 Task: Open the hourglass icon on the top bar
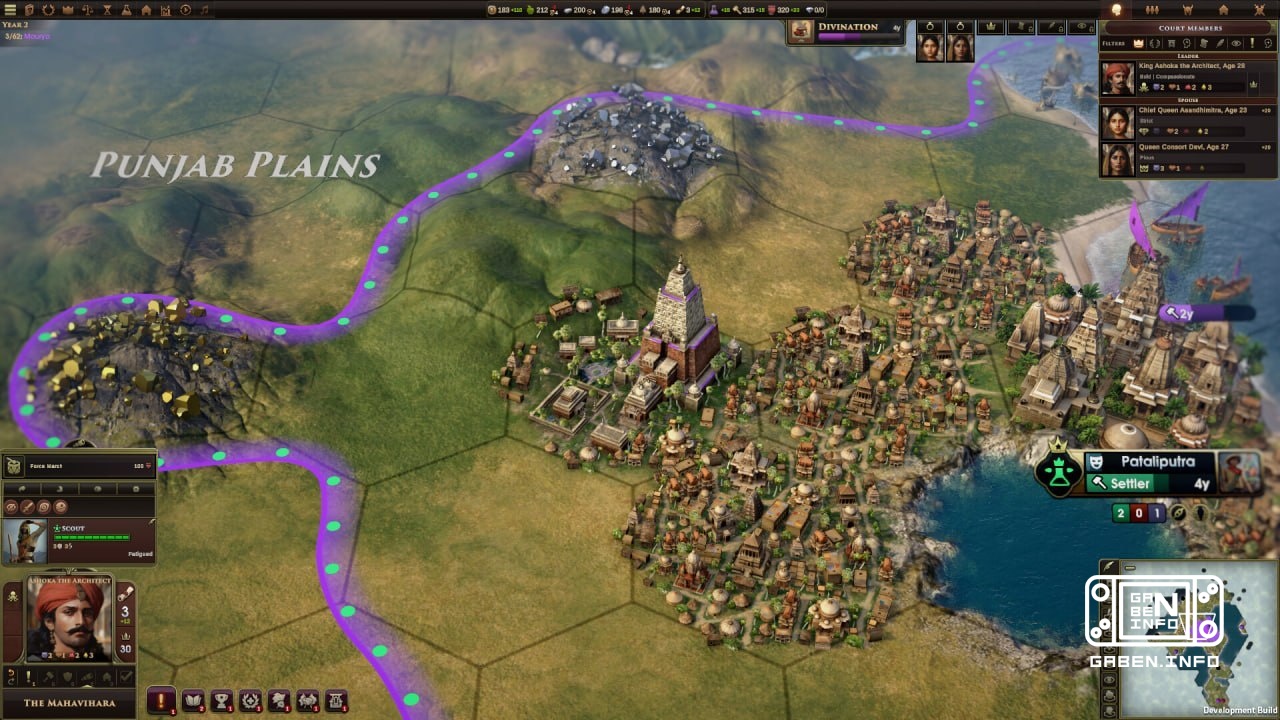point(106,10)
